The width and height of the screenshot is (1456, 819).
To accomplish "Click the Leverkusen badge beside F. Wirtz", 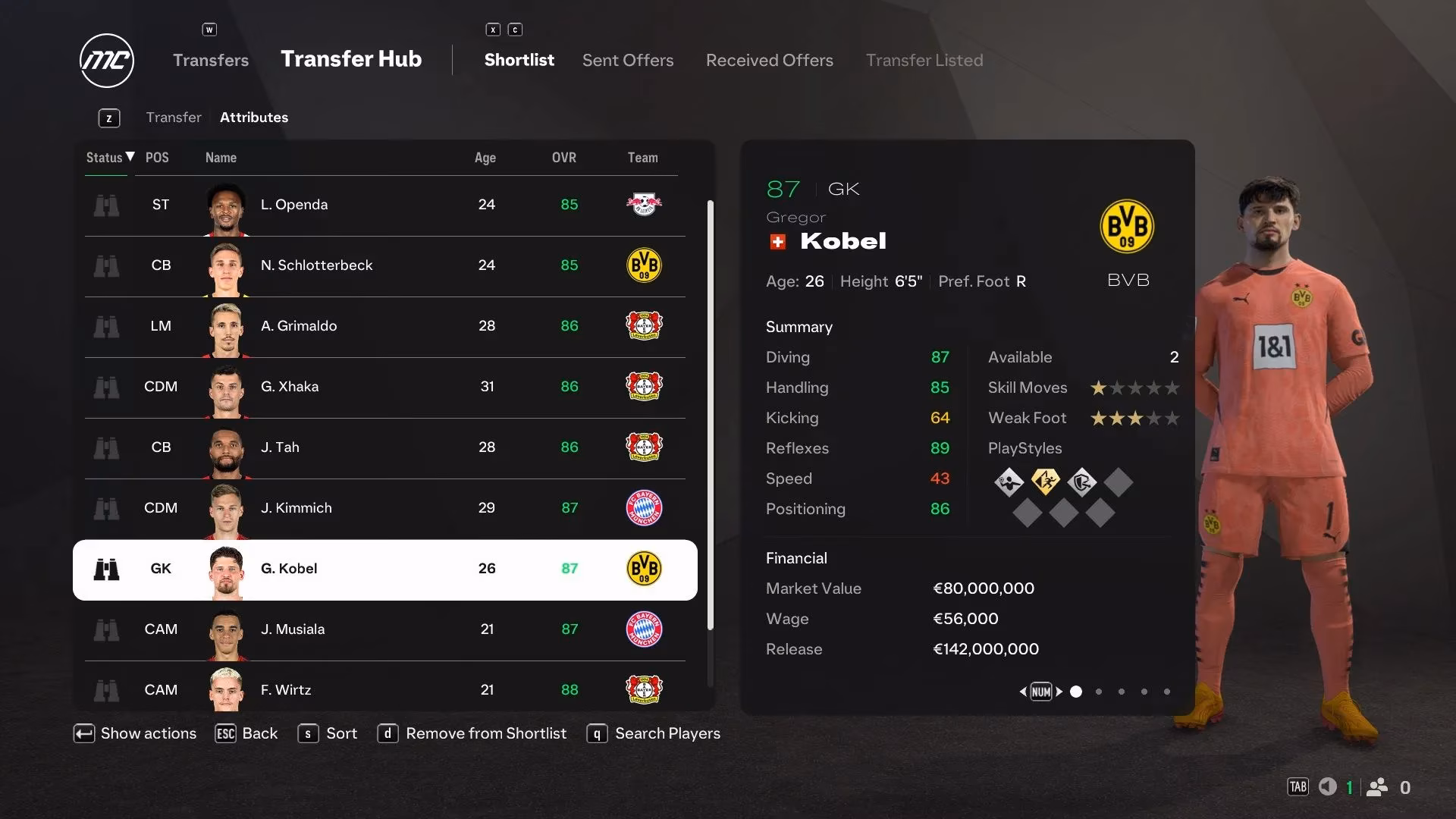I will coord(643,690).
